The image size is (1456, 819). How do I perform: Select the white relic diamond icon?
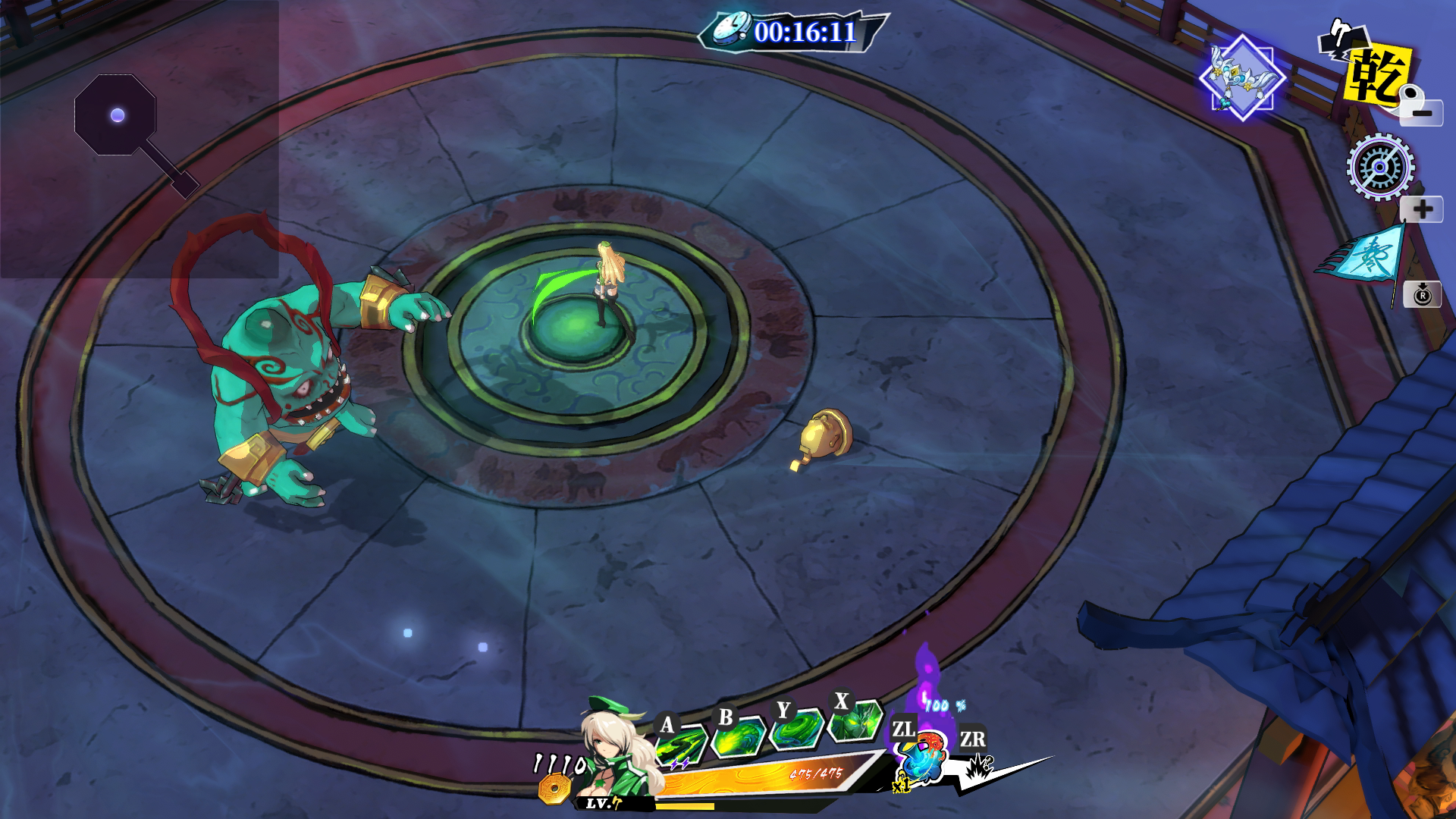tap(1242, 77)
